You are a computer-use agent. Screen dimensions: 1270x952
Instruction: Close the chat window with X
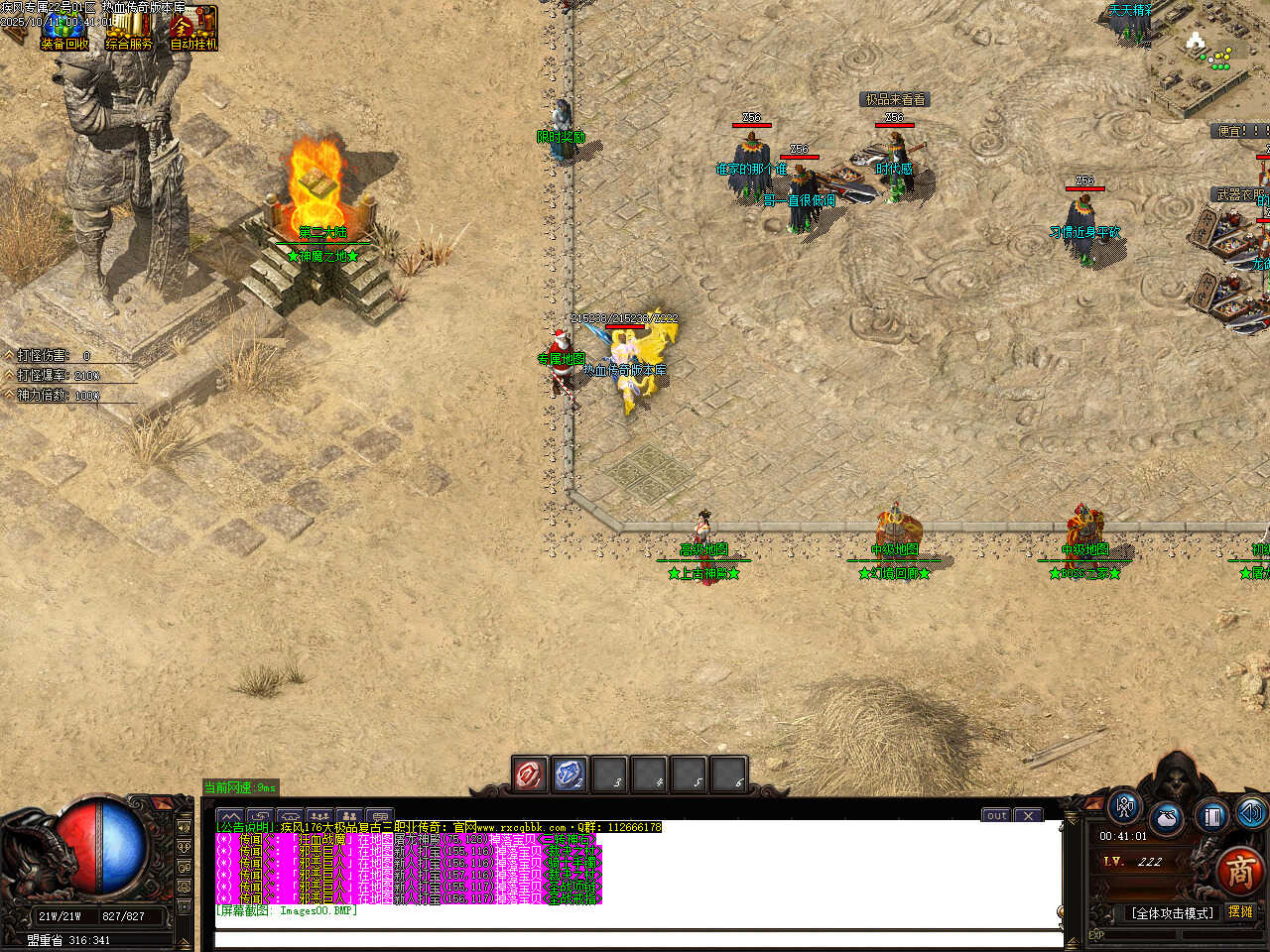tap(1029, 815)
